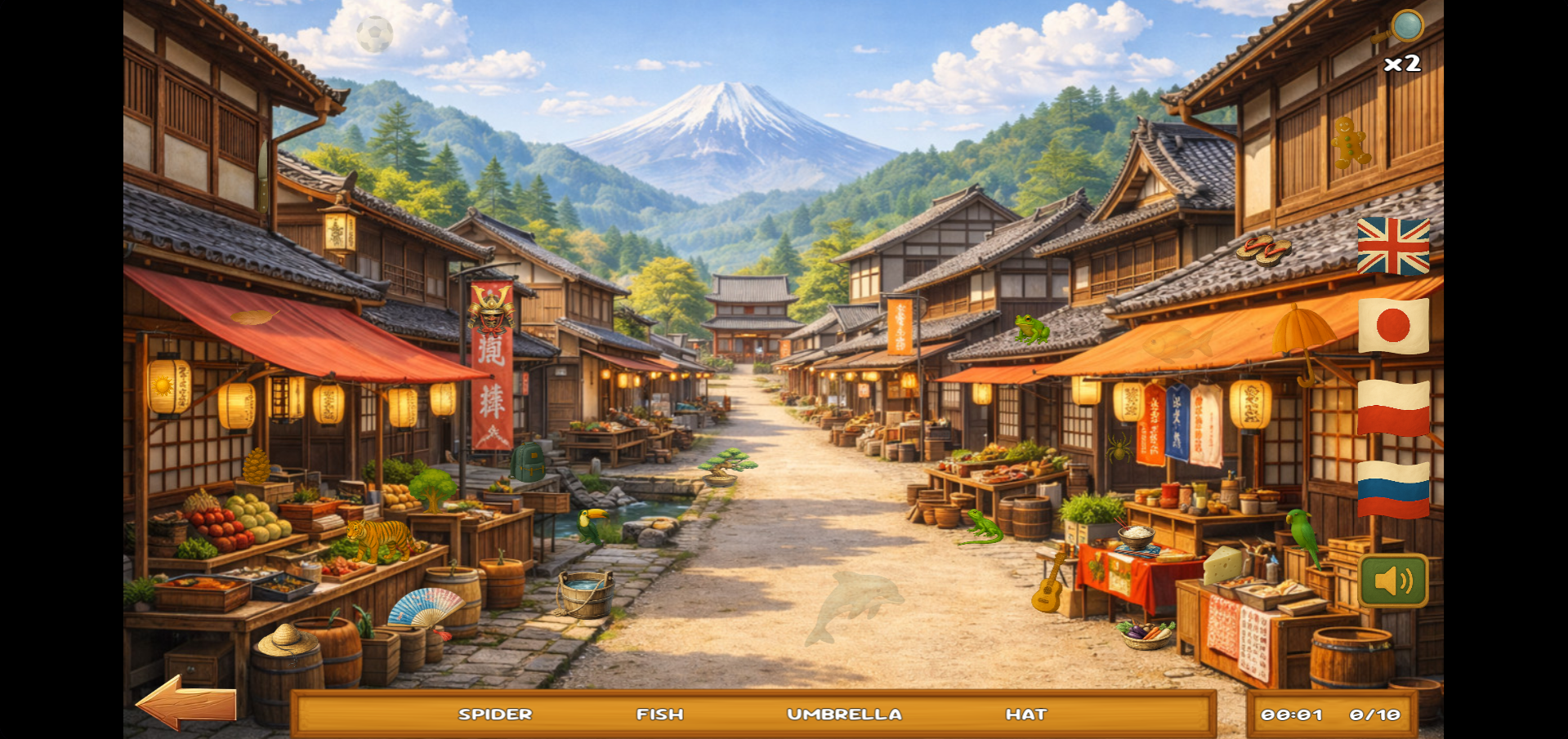Select FISH in the word list
The height and width of the screenshot is (739, 1568).
(659, 713)
